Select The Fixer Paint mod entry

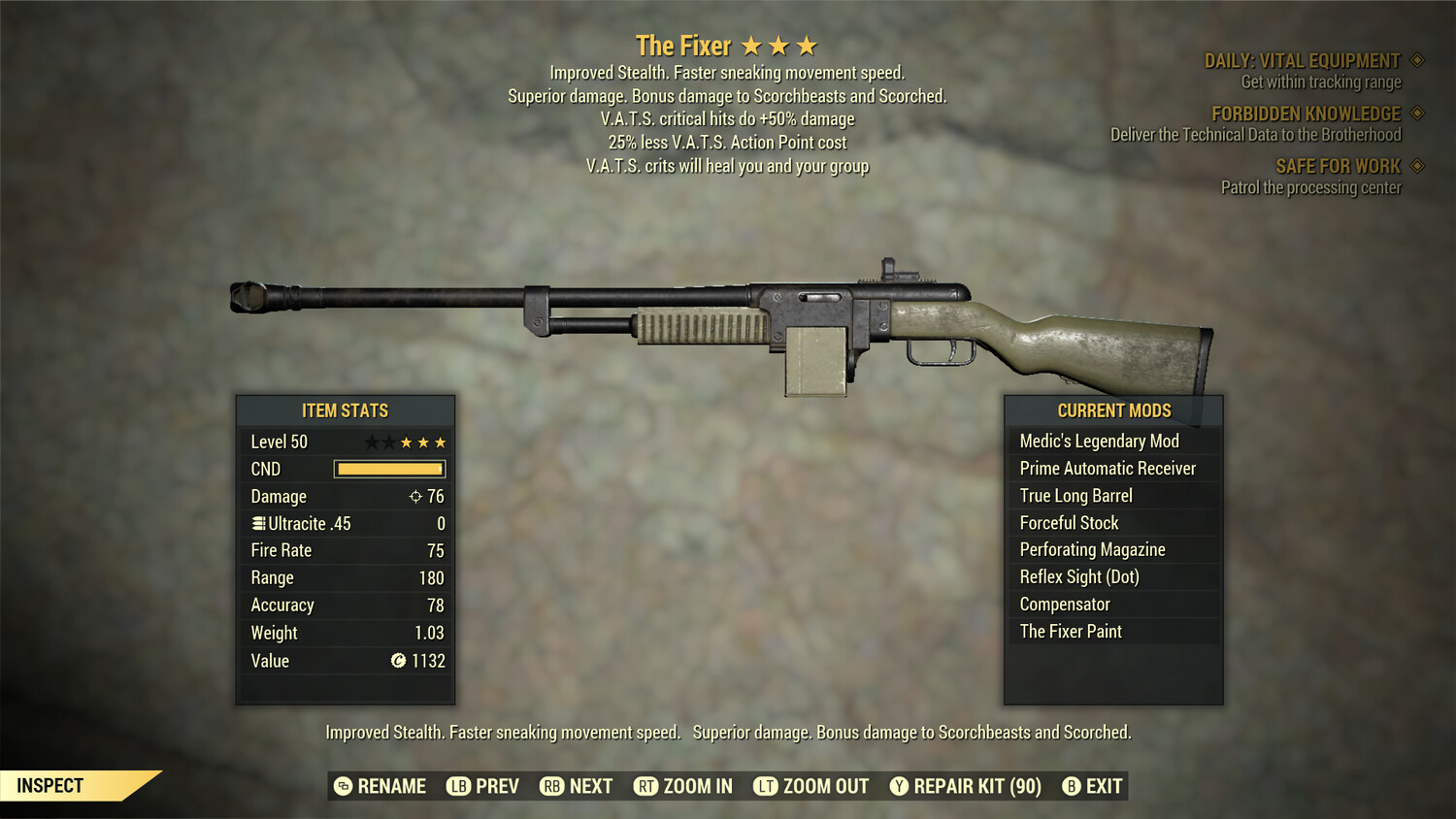pyautogui.click(x=1071, y=631)
